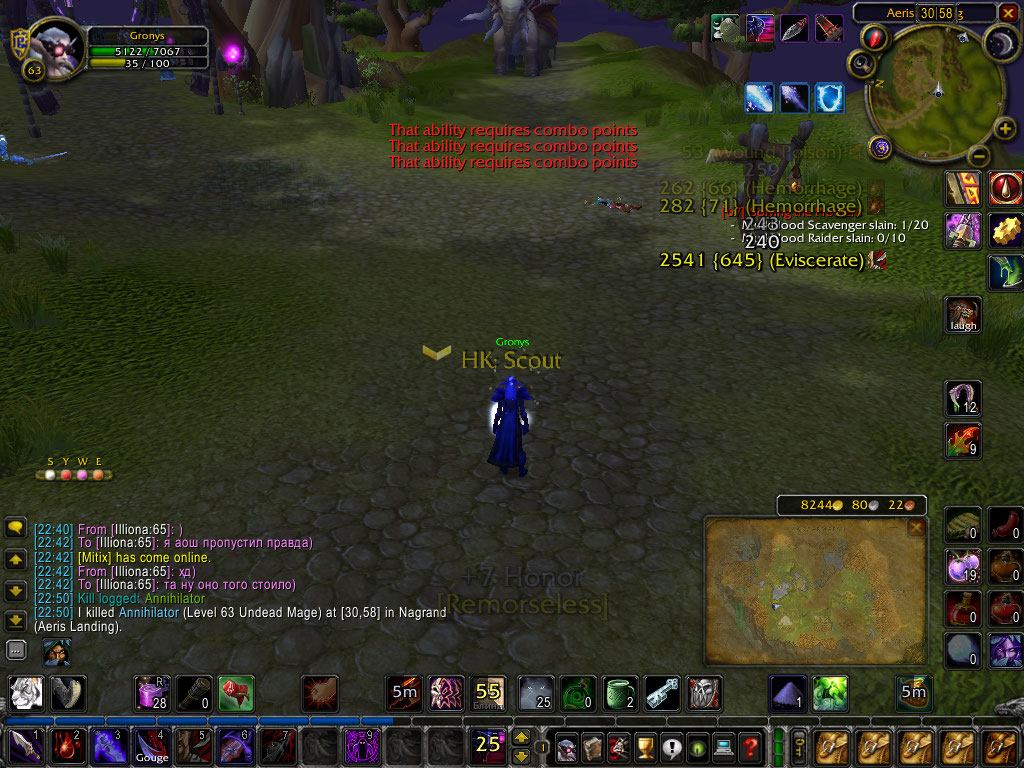1024x768 pixels.
Task: Open the help question mark button
Action: (x=750, y=746)
